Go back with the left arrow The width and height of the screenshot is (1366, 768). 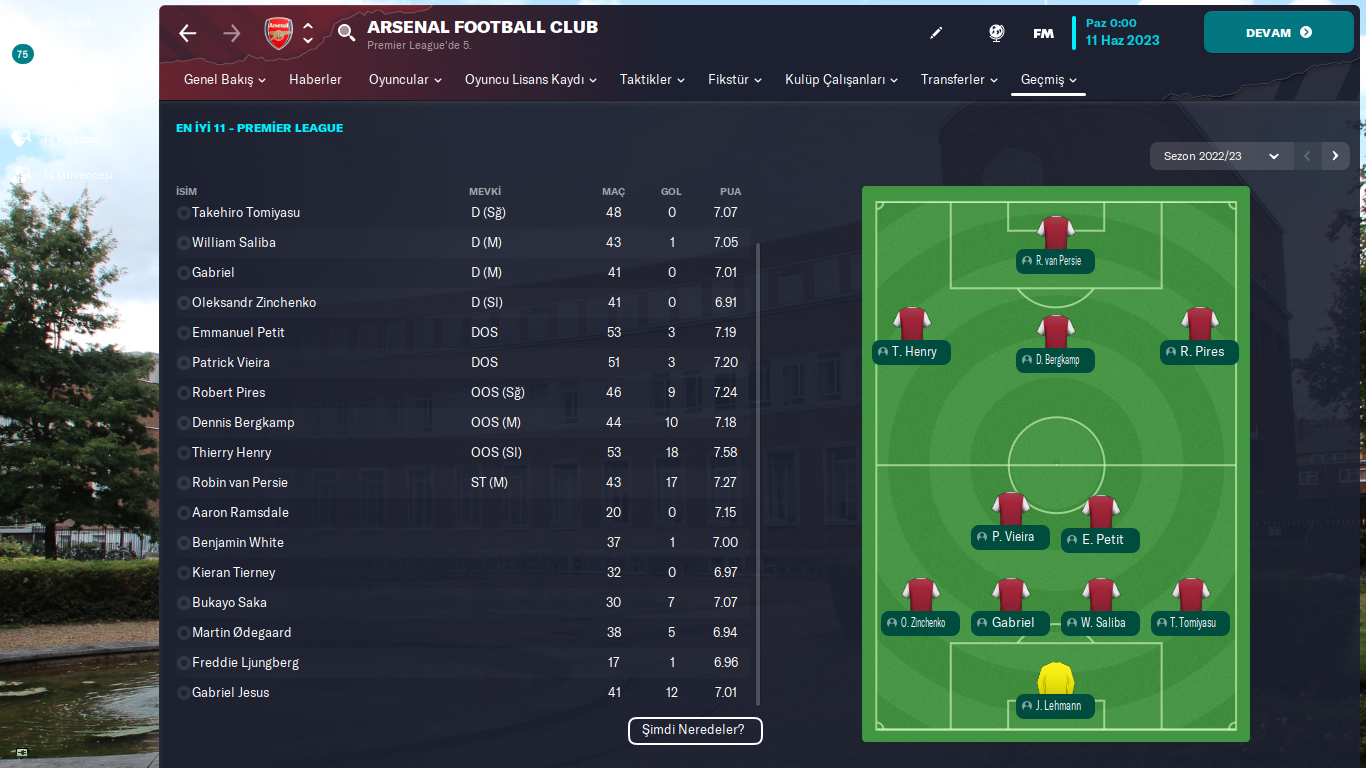188,33
